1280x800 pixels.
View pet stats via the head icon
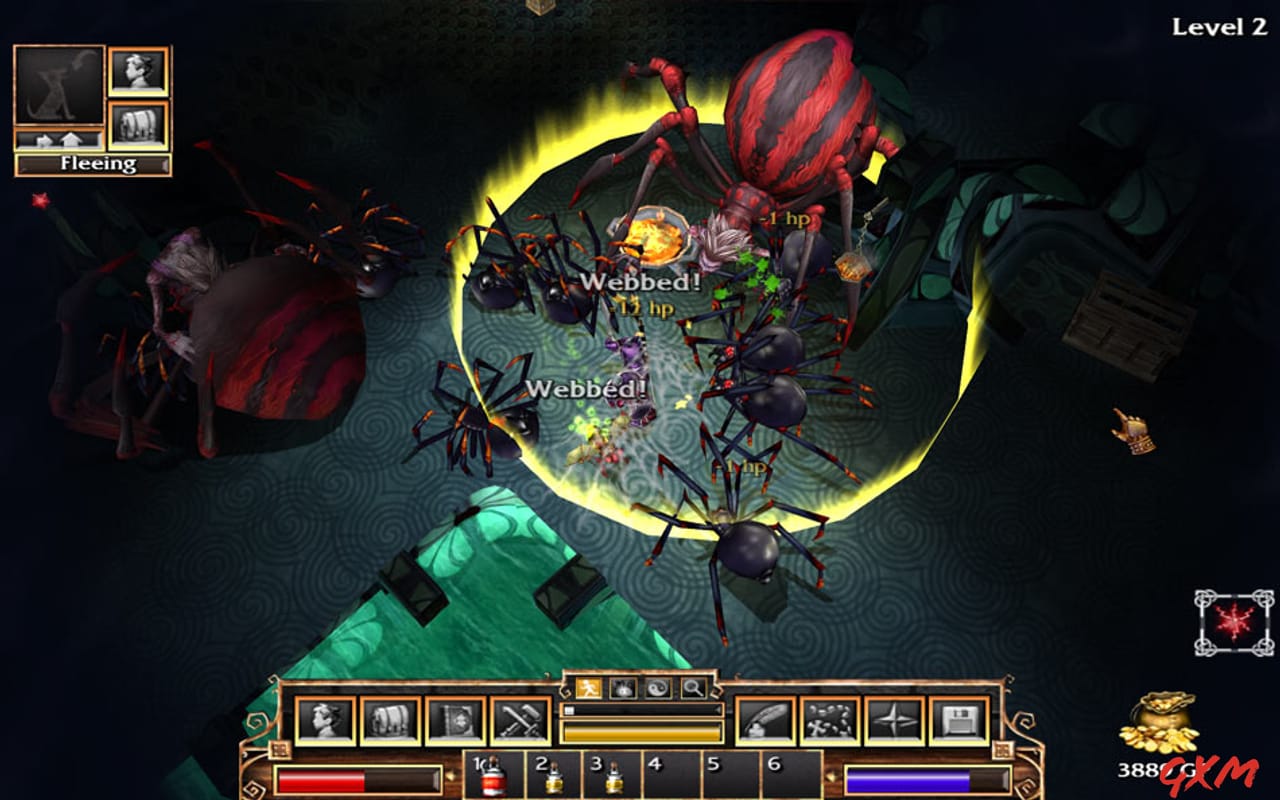click(x=138, y=70)
